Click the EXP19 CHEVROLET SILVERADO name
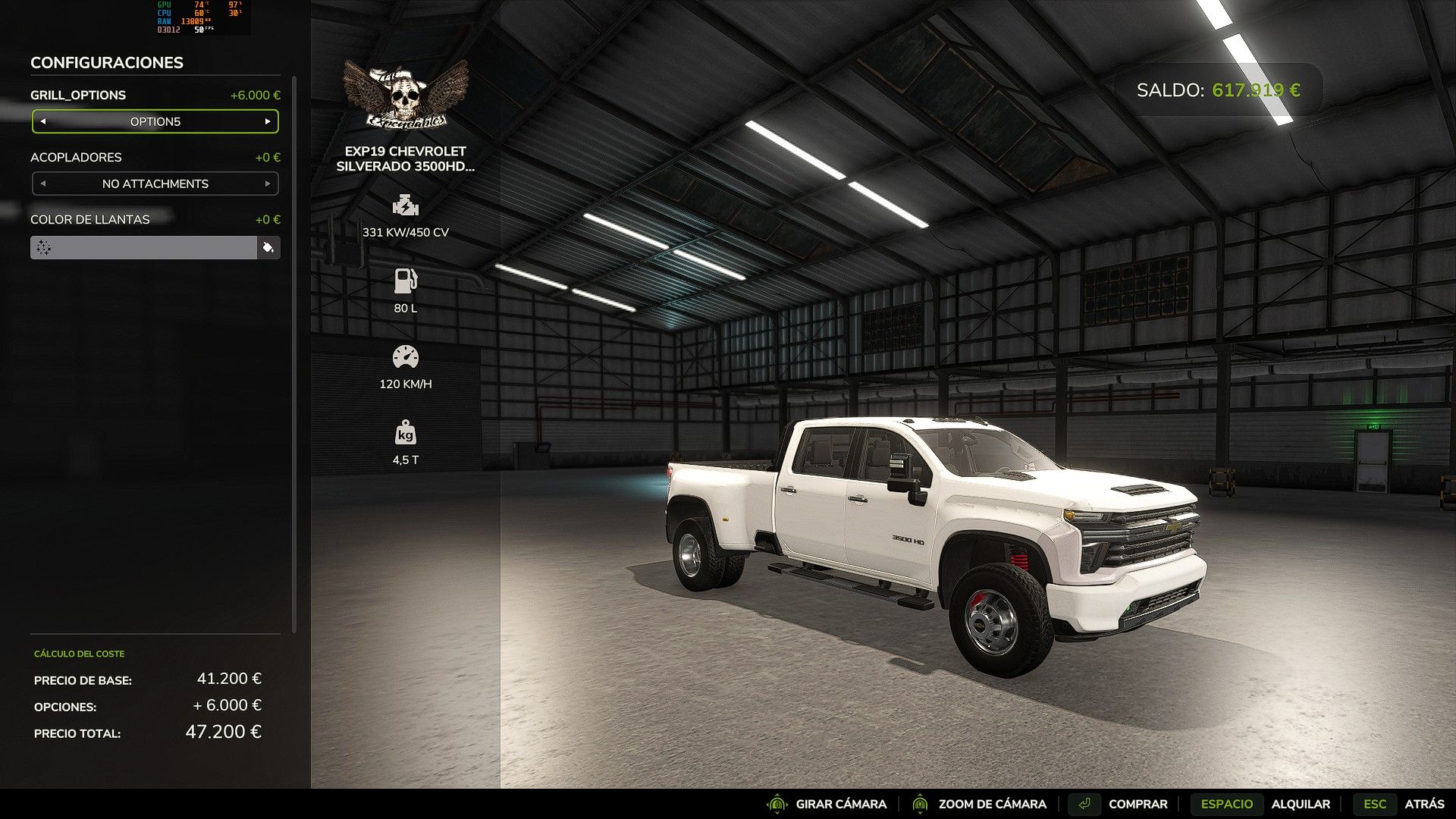The height and width of the screenshot is (819, 1456). 406,160
